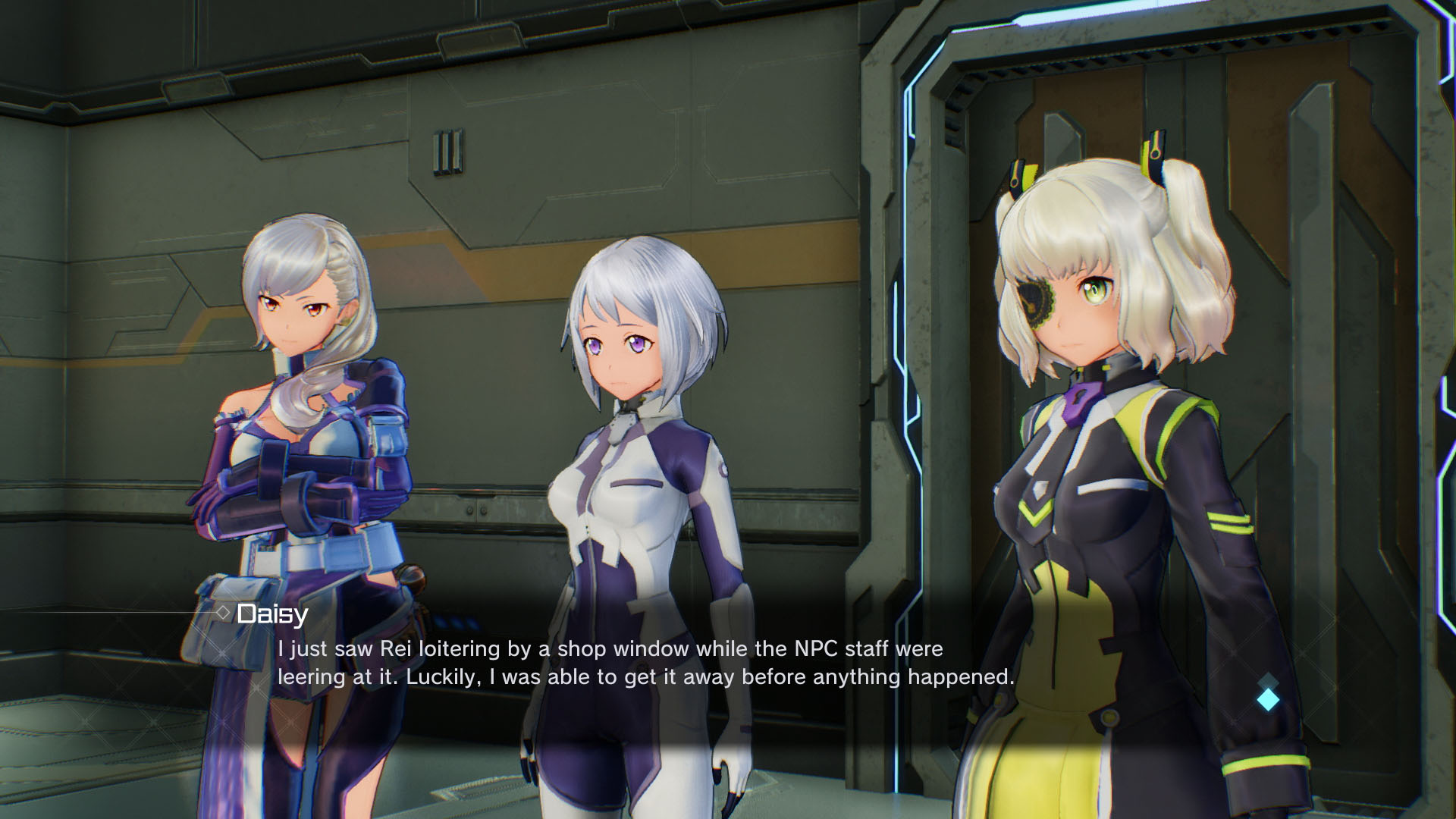Click the yellow stripes on the right character's sleeve
The height and width of the screenshot is (819, 1456).
1232,523
